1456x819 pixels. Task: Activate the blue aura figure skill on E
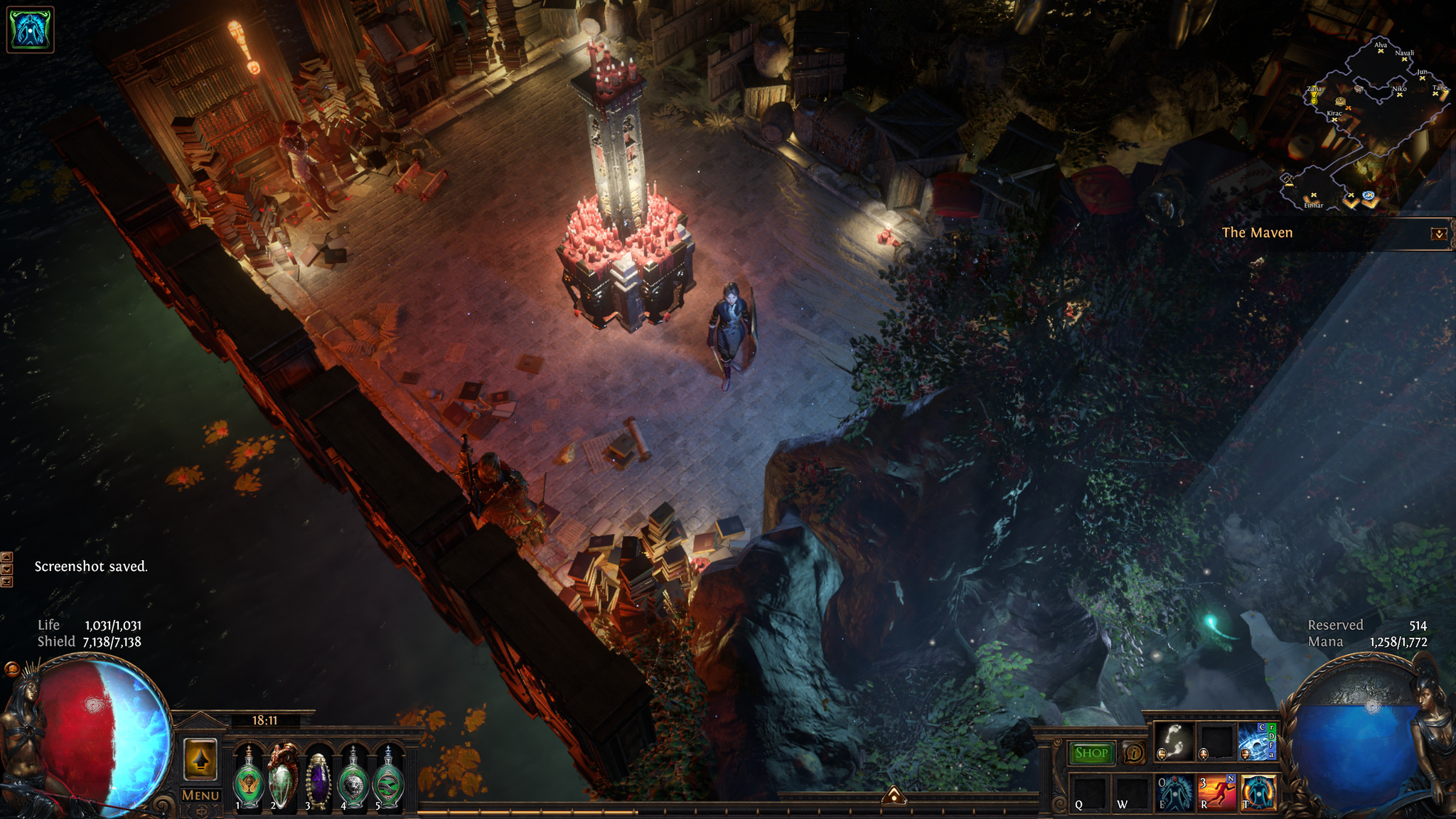coord(1174,792)
